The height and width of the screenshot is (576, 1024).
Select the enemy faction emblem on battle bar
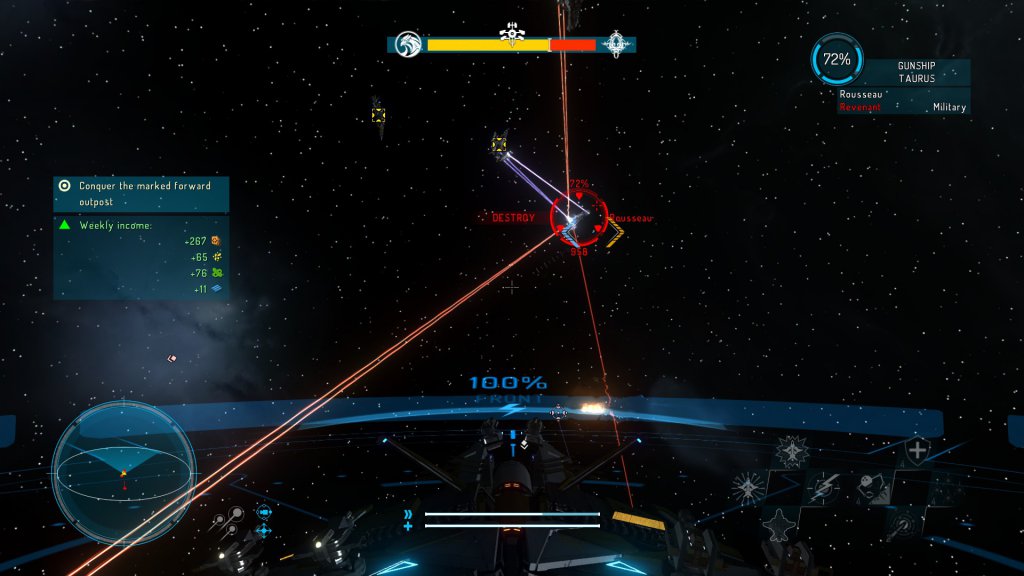click(x=617, y=44)
